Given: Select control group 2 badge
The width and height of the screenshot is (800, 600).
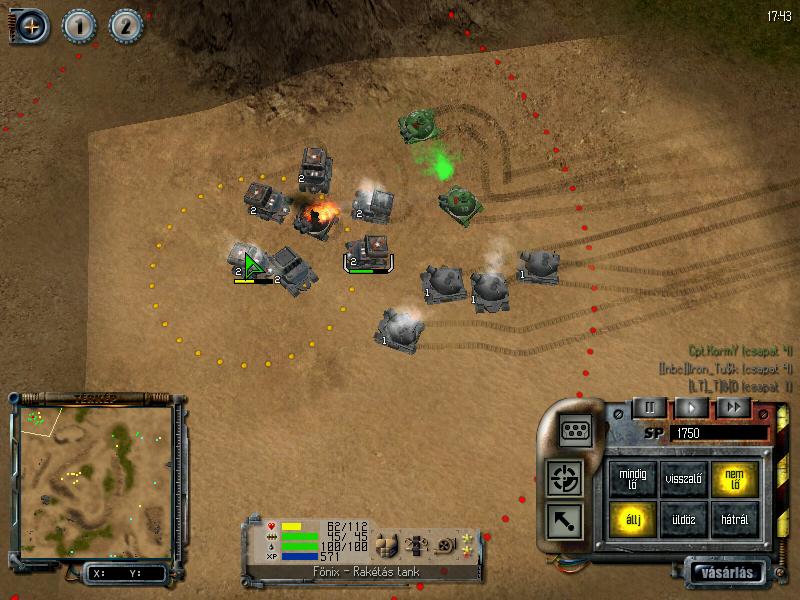Looking at the screenshot, I should click(x=126, y=26).
